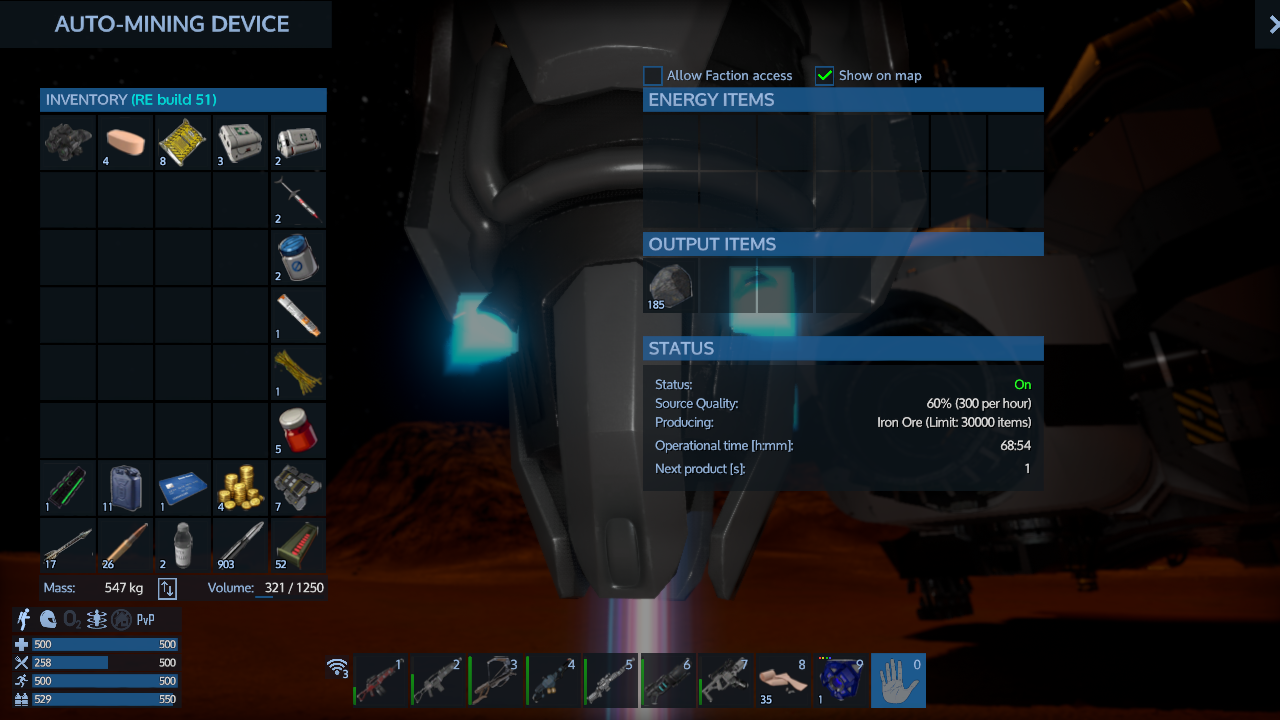
Task: Choose the green shotgun shell box
Action: pyautogui.click(x=298, y=545)
